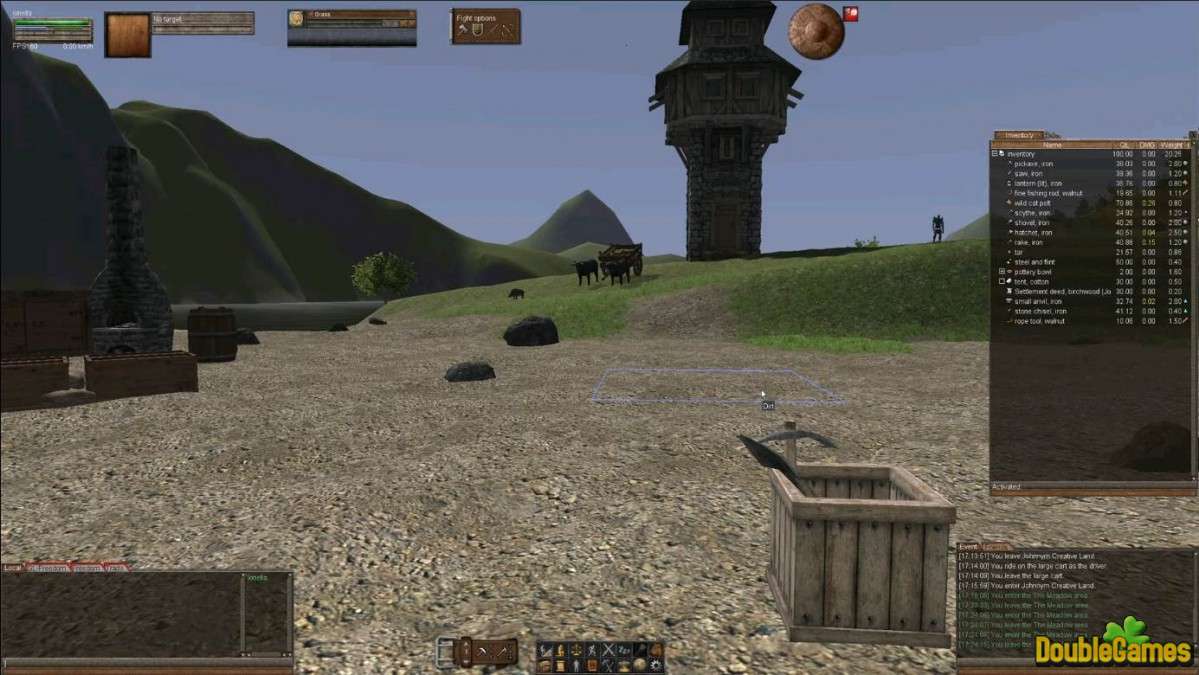Select the wild cat pelt row
This screenshot has width=1199, height=675.
(1032, 203)
